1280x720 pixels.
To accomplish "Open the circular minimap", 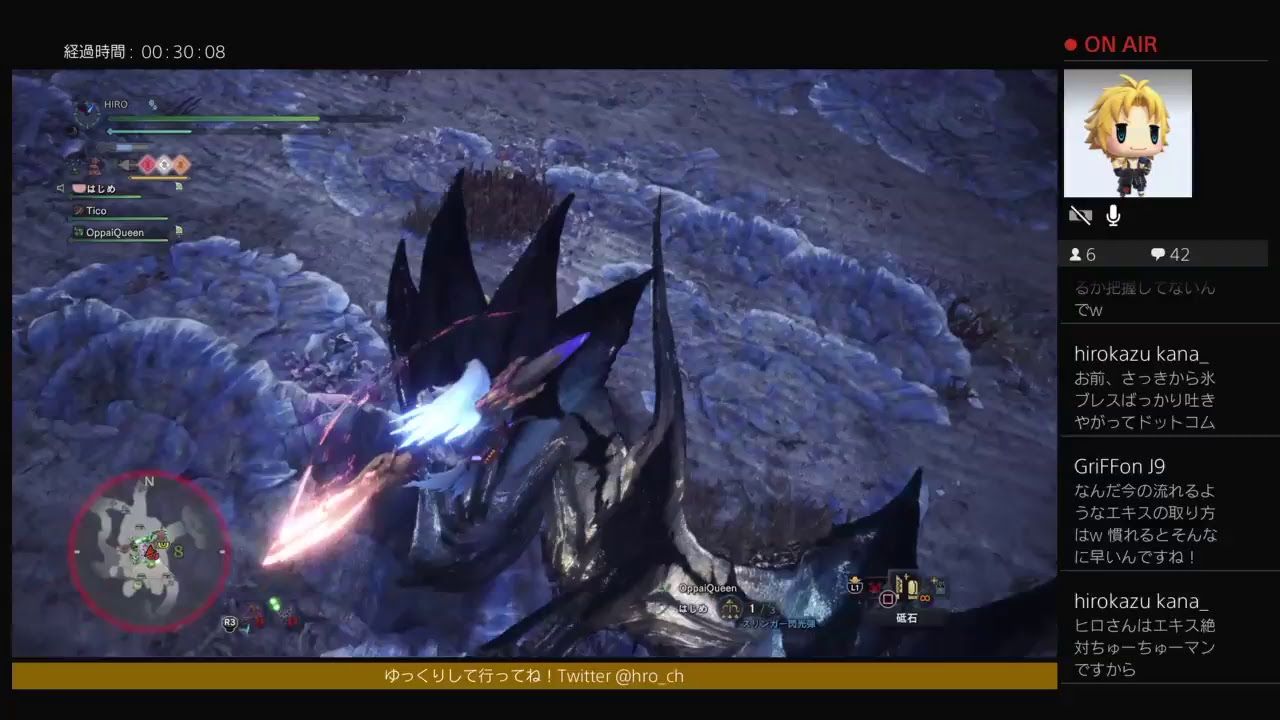I will (149, 551).
